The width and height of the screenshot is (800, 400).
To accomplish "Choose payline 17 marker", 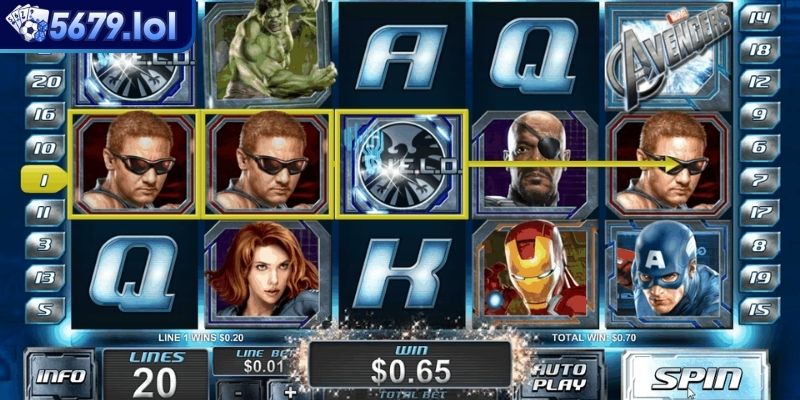I will (x=759, y=212).
